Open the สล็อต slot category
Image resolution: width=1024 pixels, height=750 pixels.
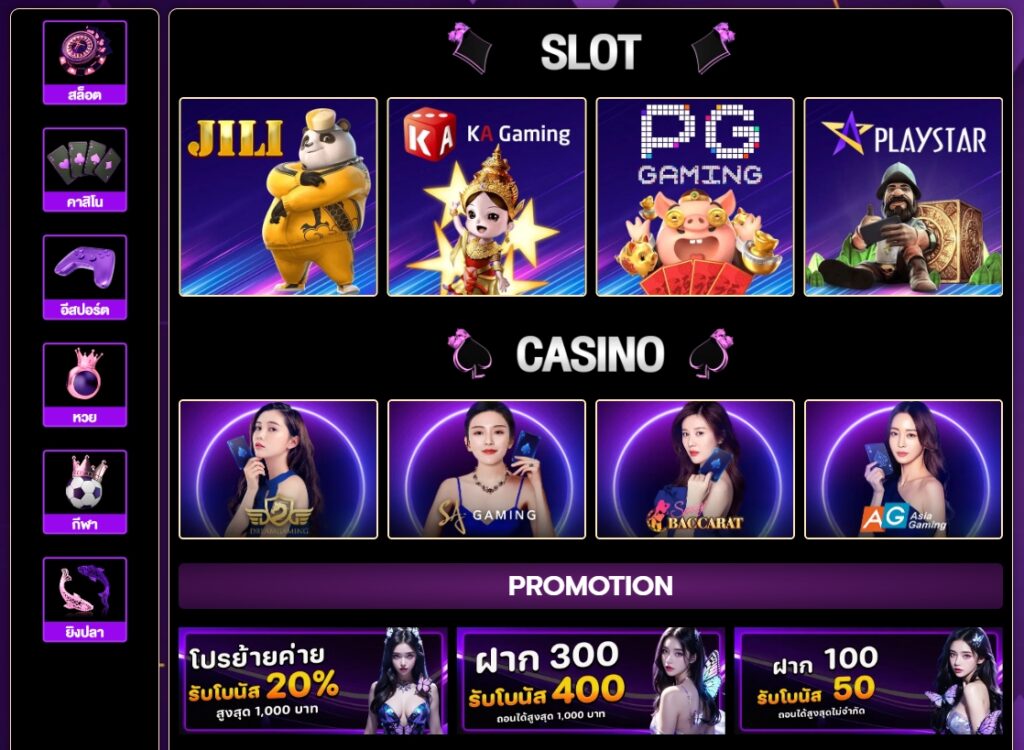(85, 62)
